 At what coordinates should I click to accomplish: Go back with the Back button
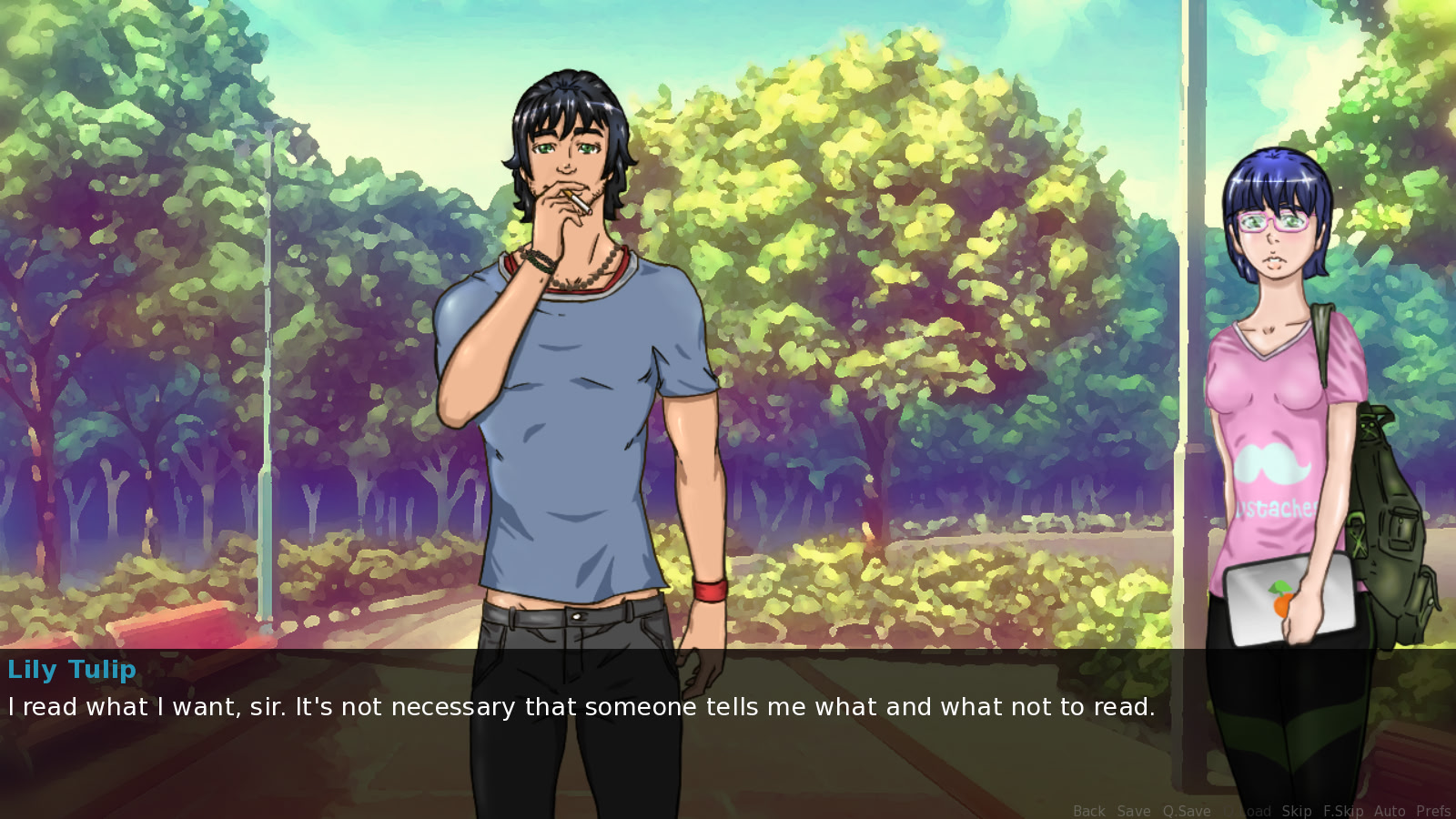pos(1088,811)
